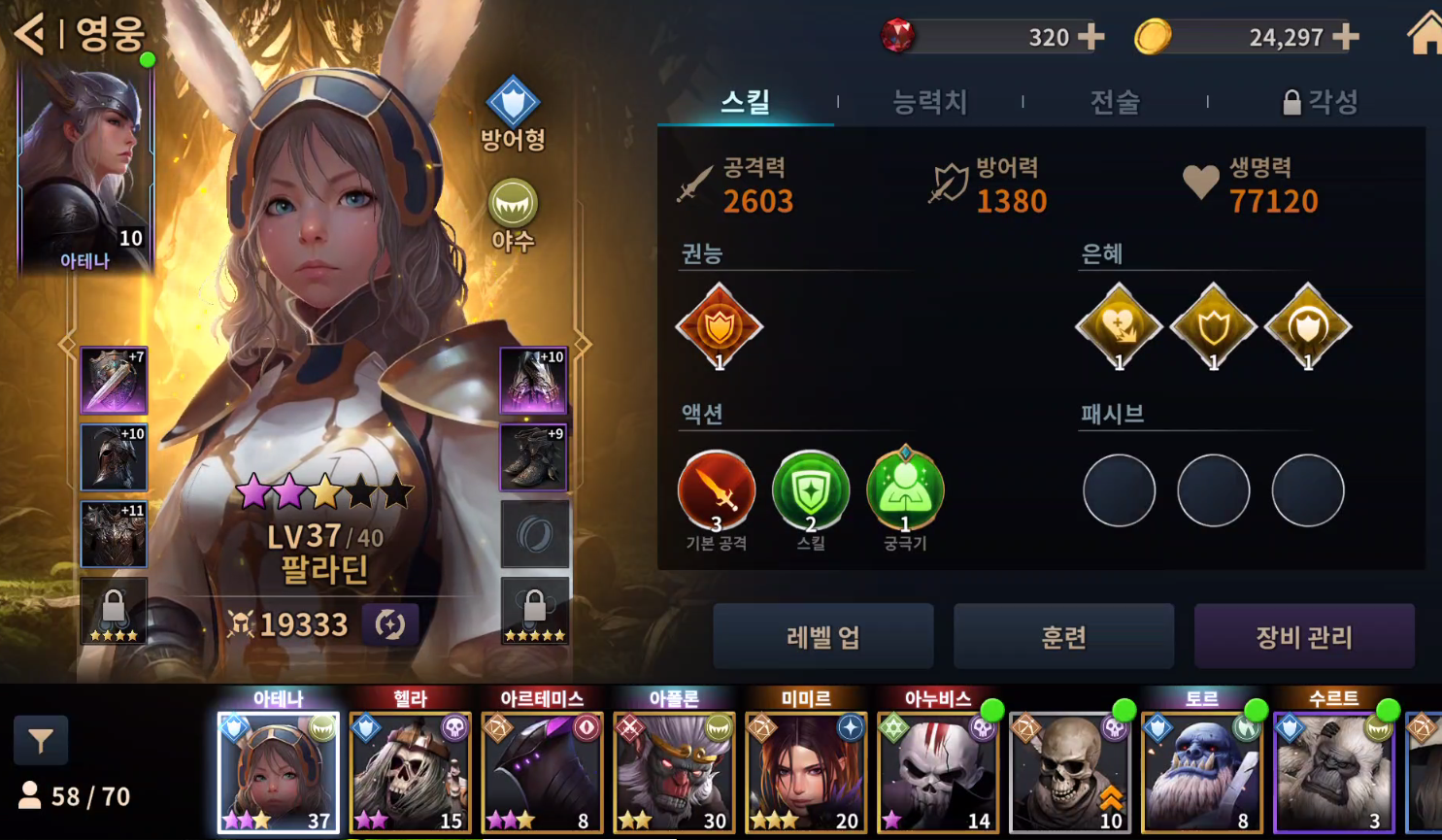
Task: Open the home screen via house icon
Action: pos(1425,35)
